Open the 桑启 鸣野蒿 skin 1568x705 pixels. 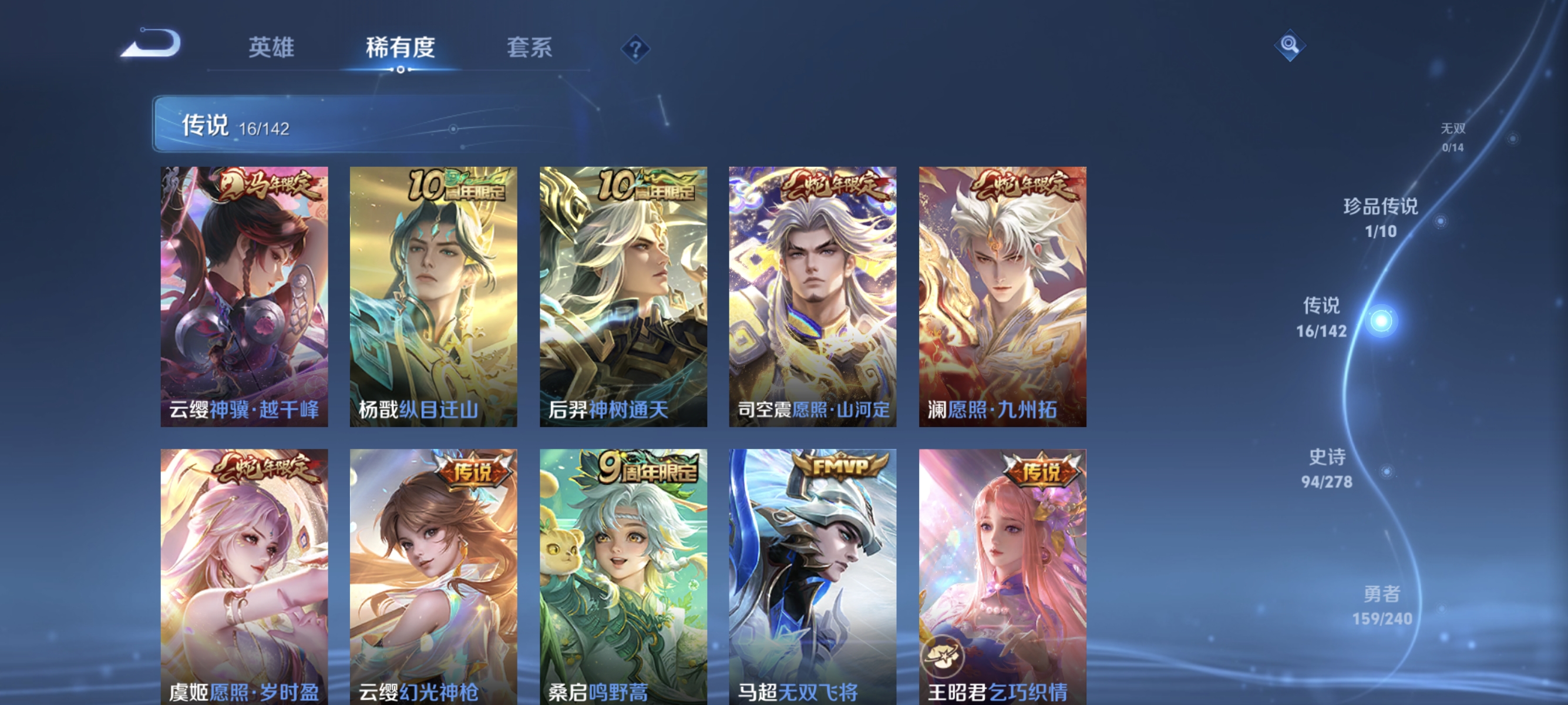click(x=624, y=578)
